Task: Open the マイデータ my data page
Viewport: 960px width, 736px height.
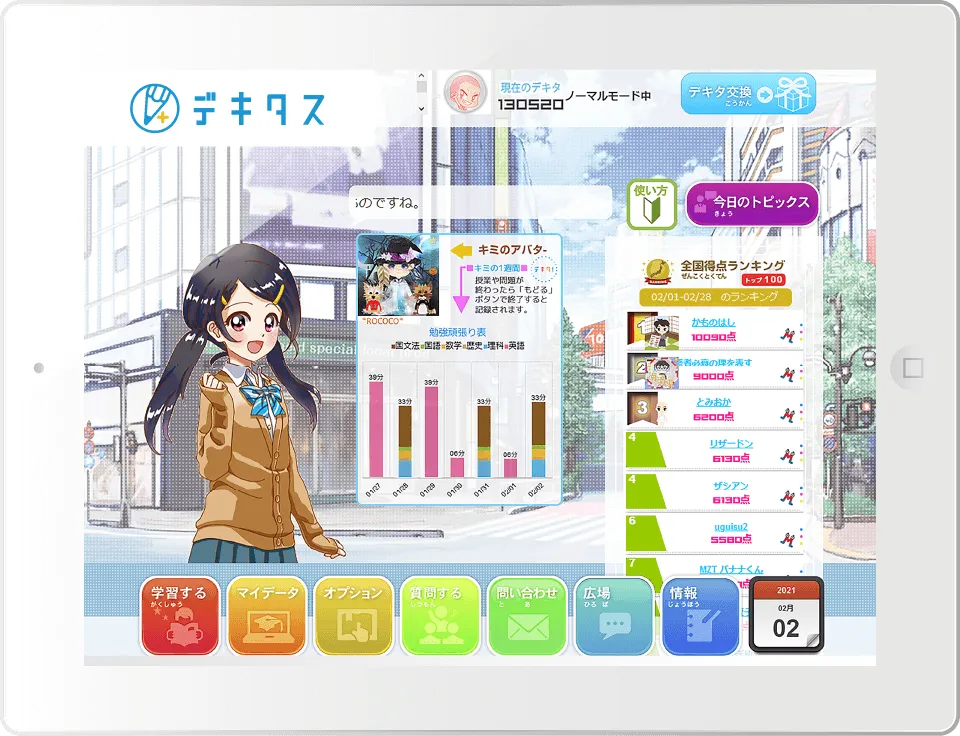Action: [x=267, y=616]
